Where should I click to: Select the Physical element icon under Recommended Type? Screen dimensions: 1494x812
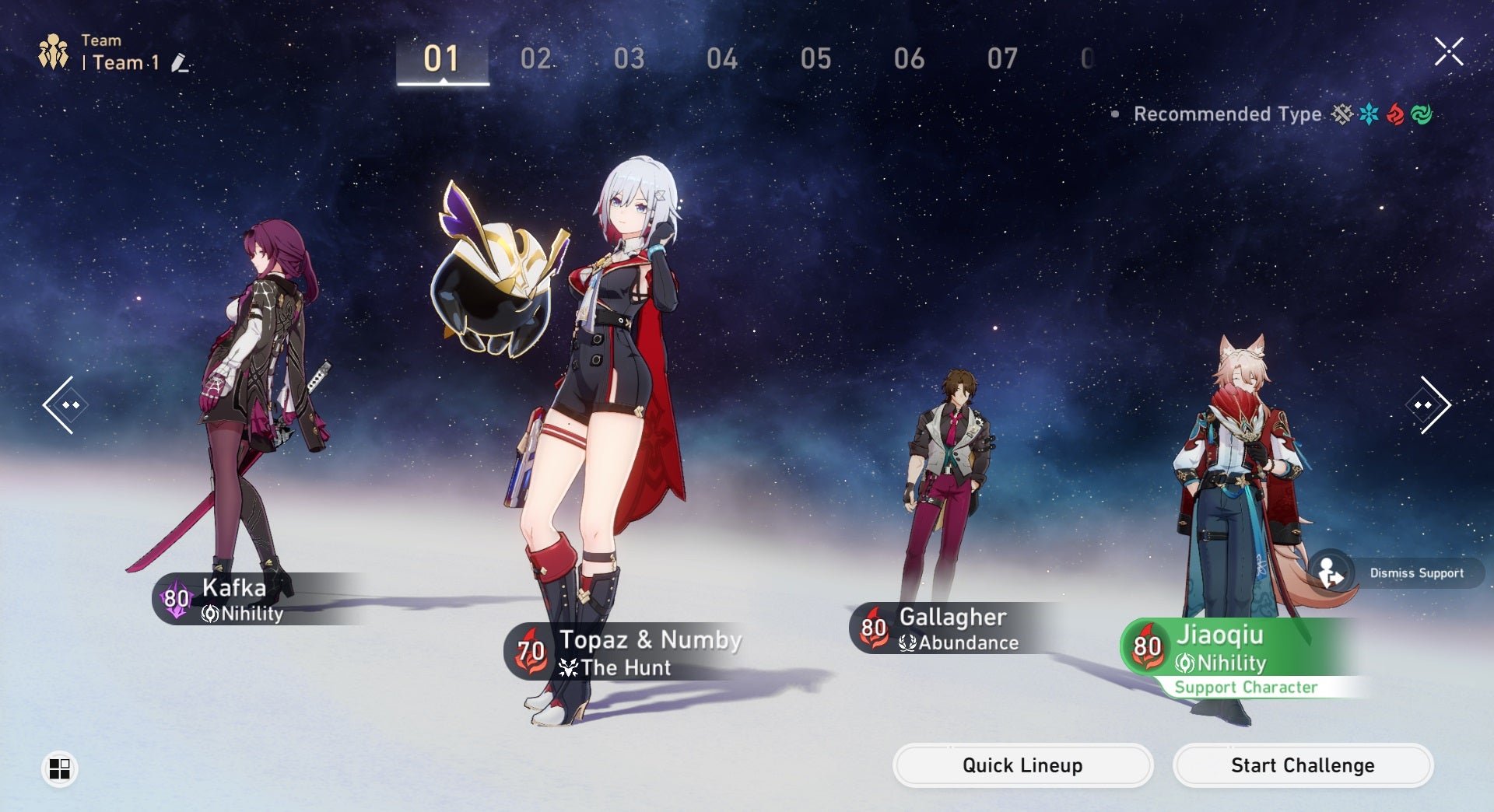[1342, 114]
